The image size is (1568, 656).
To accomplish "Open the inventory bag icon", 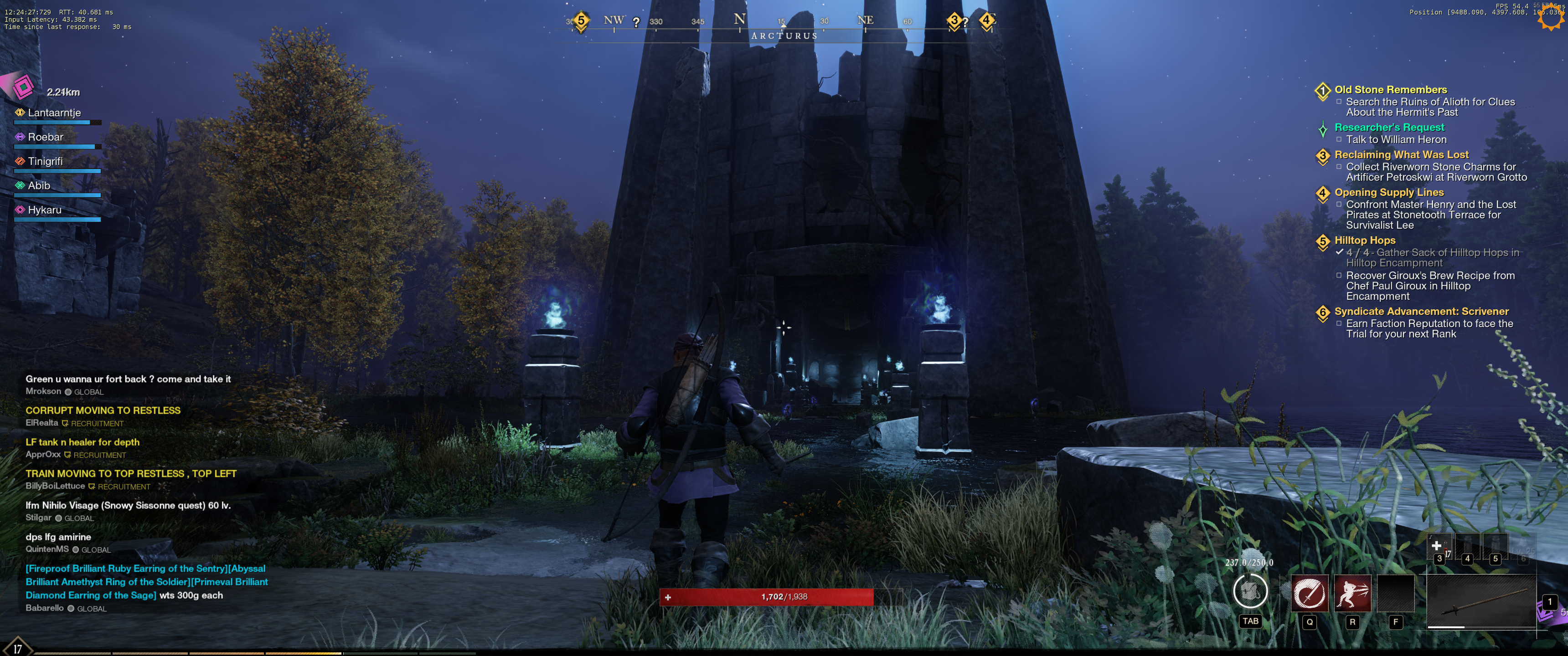I will (x=1250, y=591).
